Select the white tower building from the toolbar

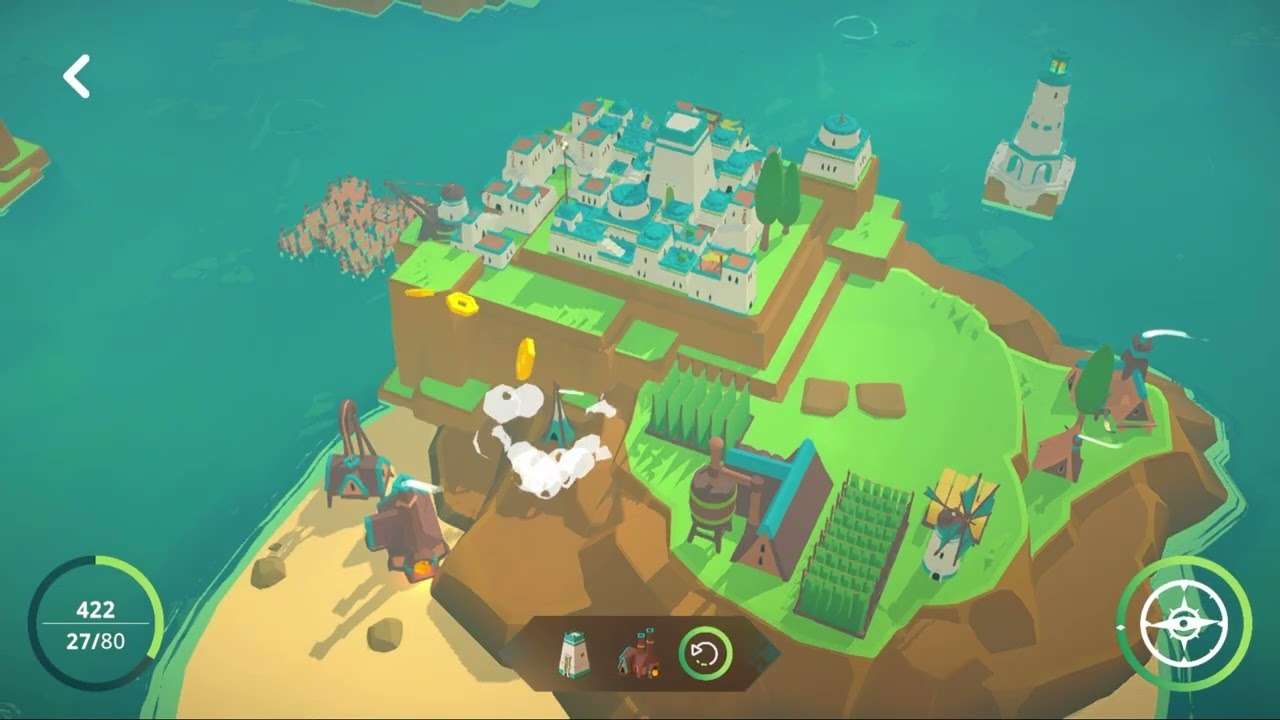click(574, 655)
